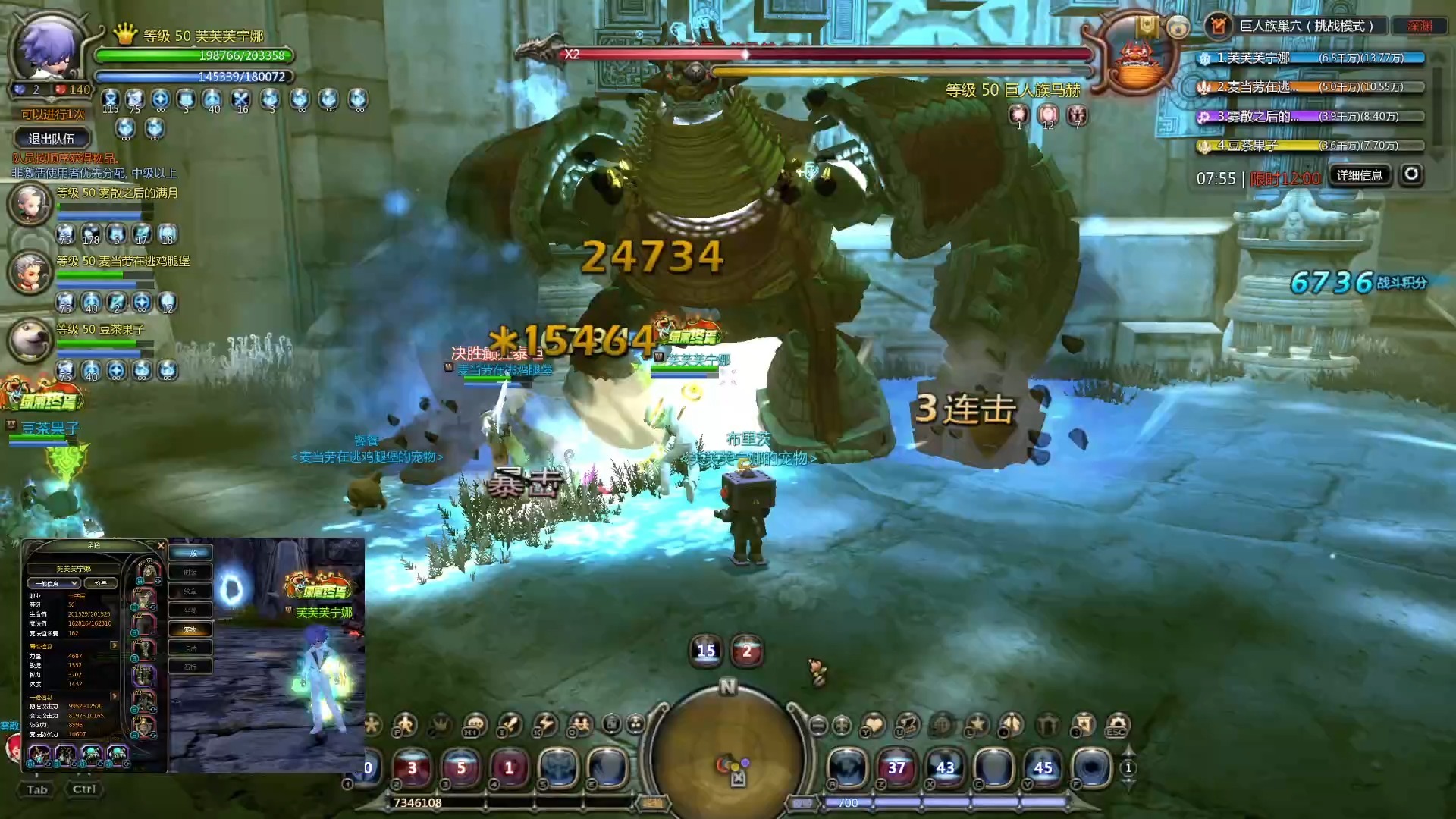The height and width of the screenshot is (819, 1456).
Task: Click the 深渊 difficulty label button
Action: (1419, 26)
